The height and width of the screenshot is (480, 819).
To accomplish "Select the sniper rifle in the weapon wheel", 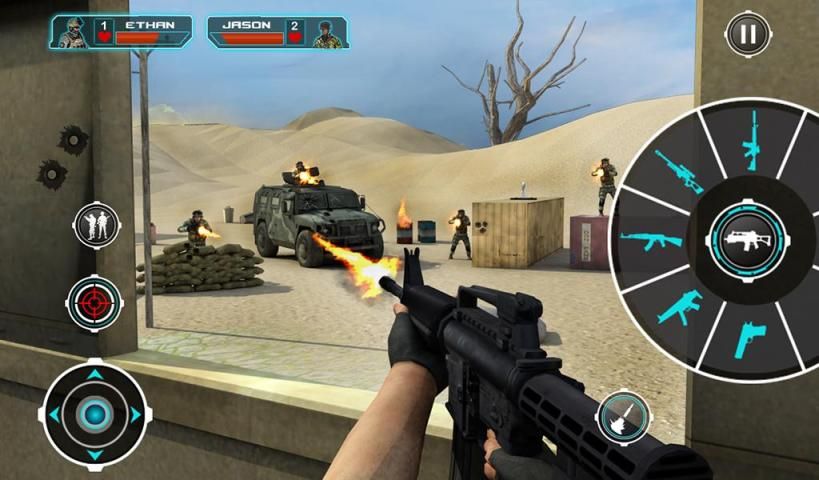I will point(679,171).
